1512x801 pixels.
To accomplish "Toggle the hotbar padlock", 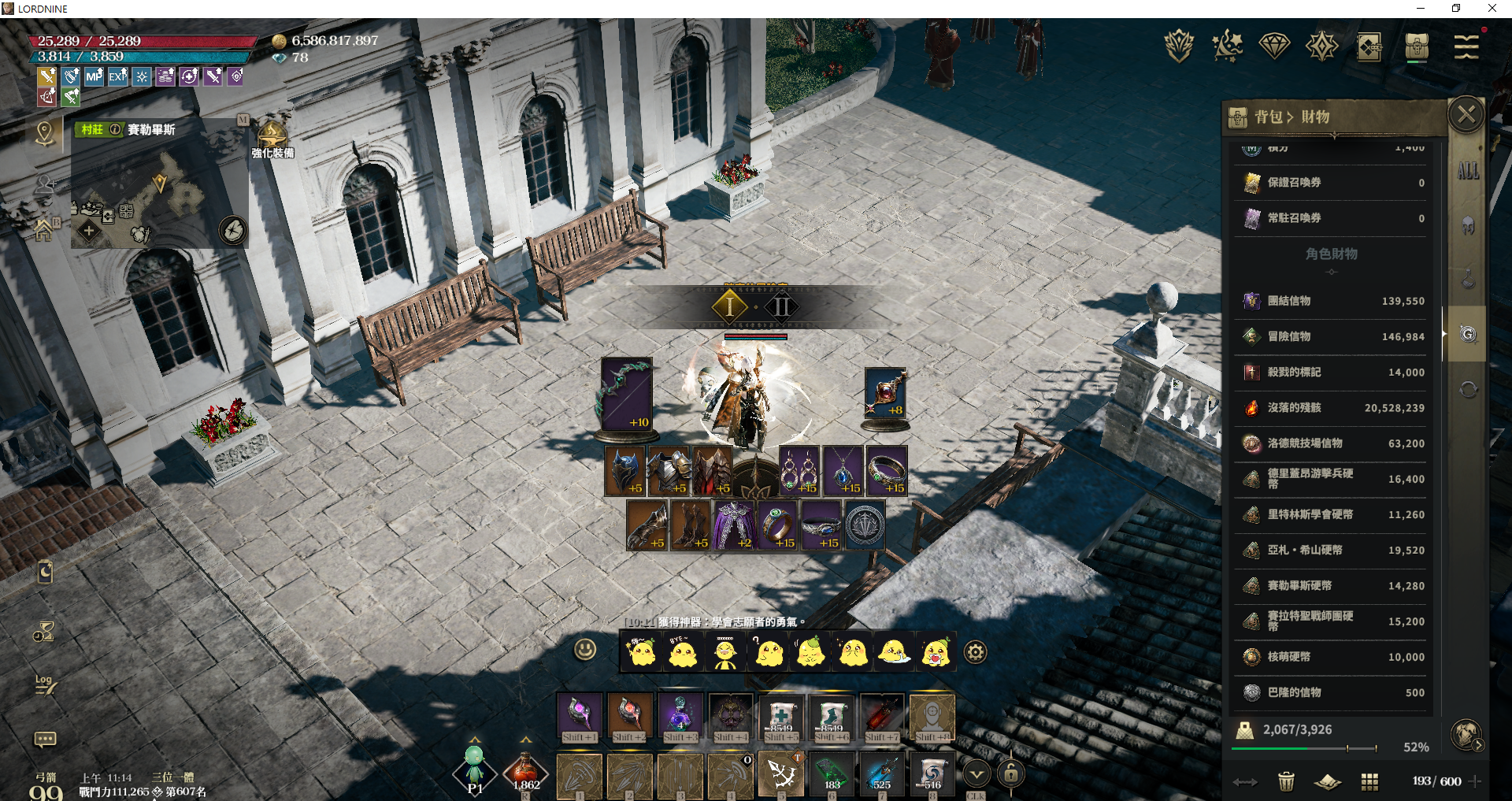I will coord(1011,774).
